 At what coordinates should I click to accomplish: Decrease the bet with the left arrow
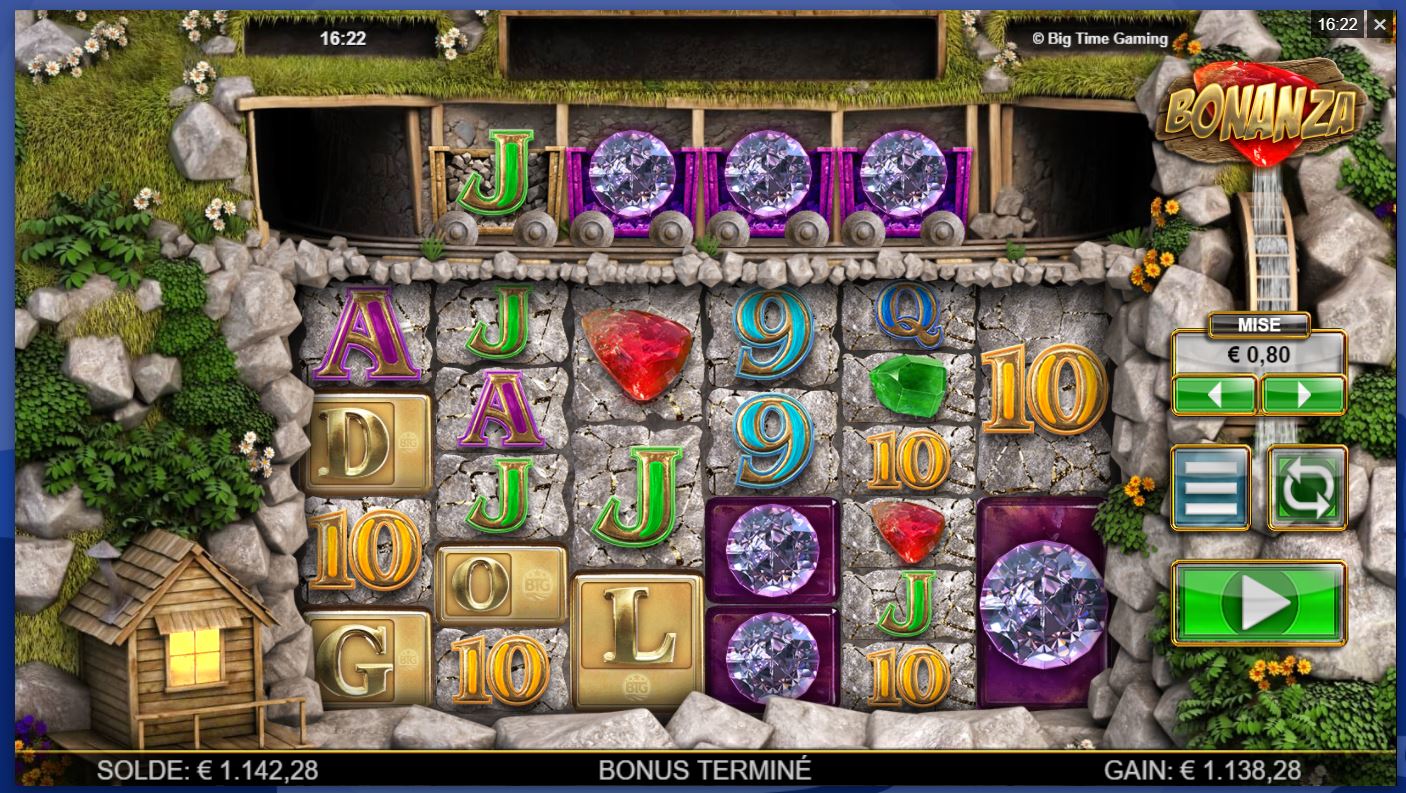point(1214,395)
